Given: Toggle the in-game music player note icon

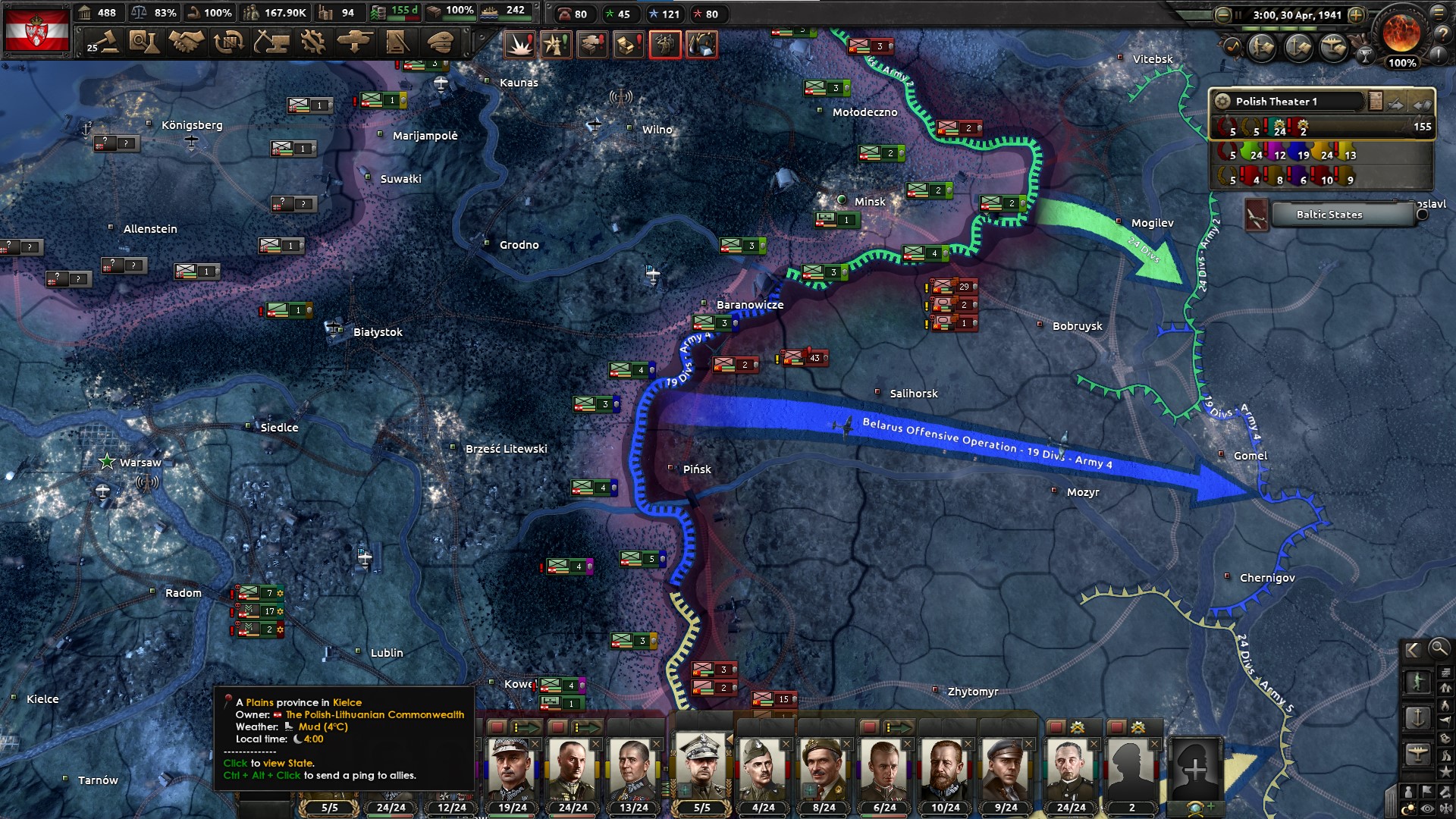Looking at the screenshot, I should click(x=1232, y=46).
